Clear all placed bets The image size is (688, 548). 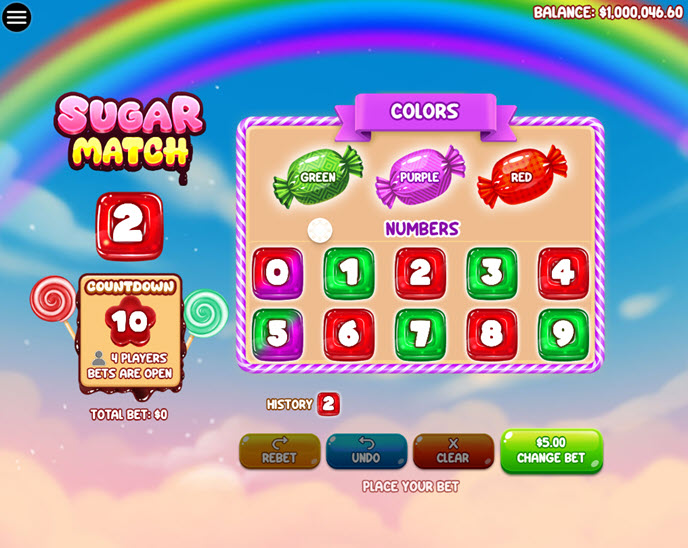(453, 451)
